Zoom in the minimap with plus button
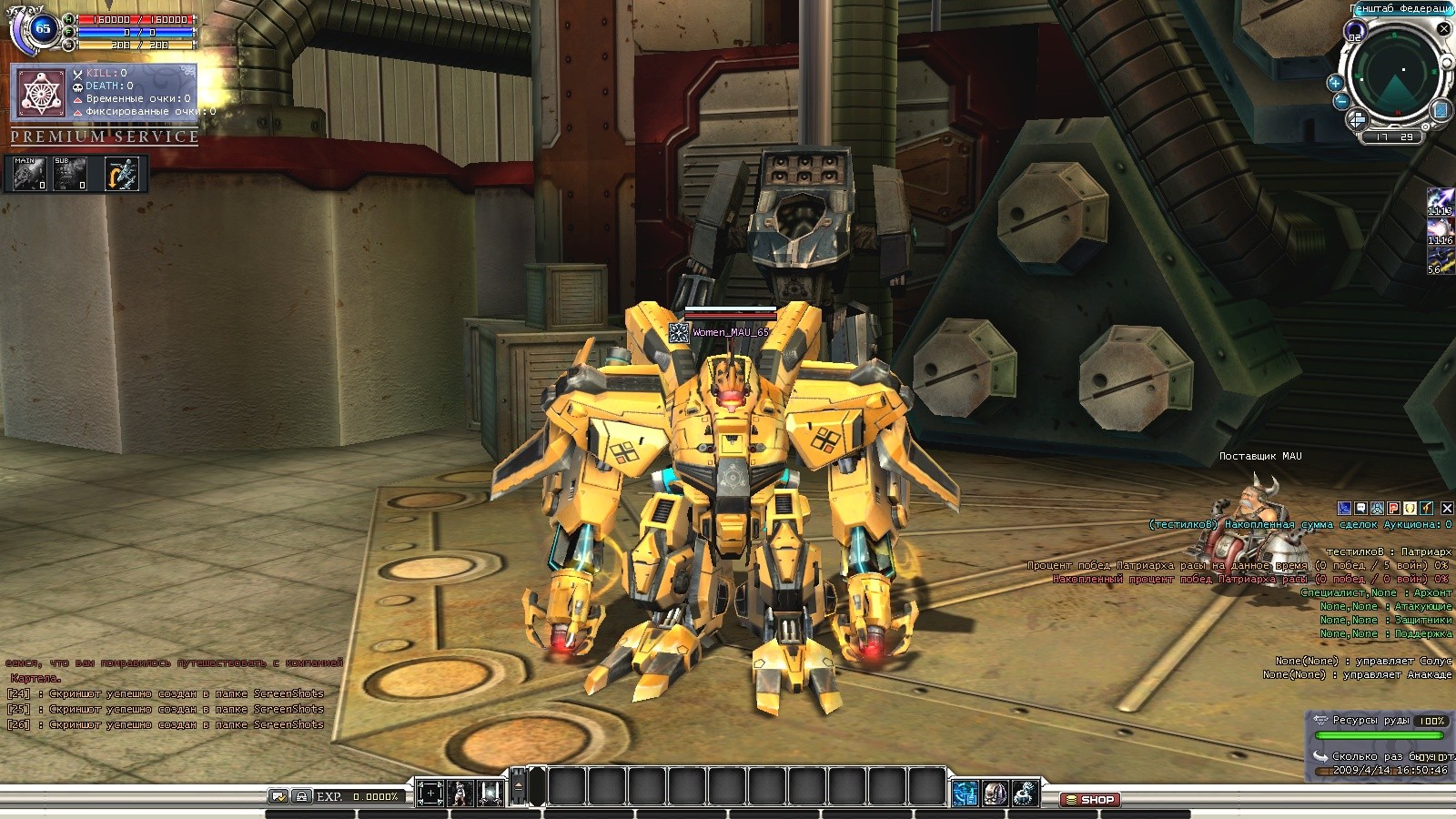The width and height of the screenshot is (1456, 819). click(x=1335, y=83)
